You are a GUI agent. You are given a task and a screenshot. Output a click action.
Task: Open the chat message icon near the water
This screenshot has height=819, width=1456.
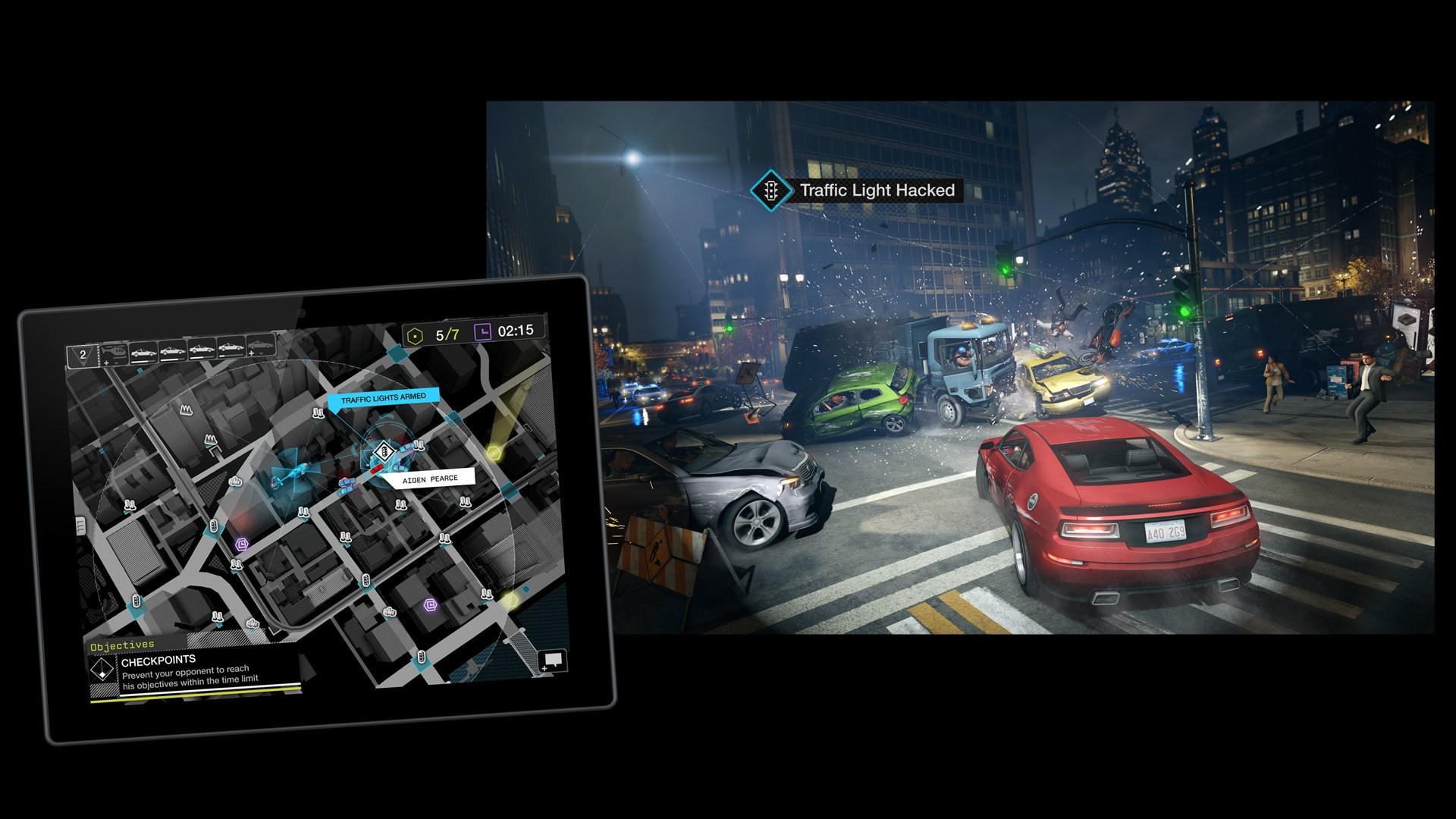tap(552, 661)
